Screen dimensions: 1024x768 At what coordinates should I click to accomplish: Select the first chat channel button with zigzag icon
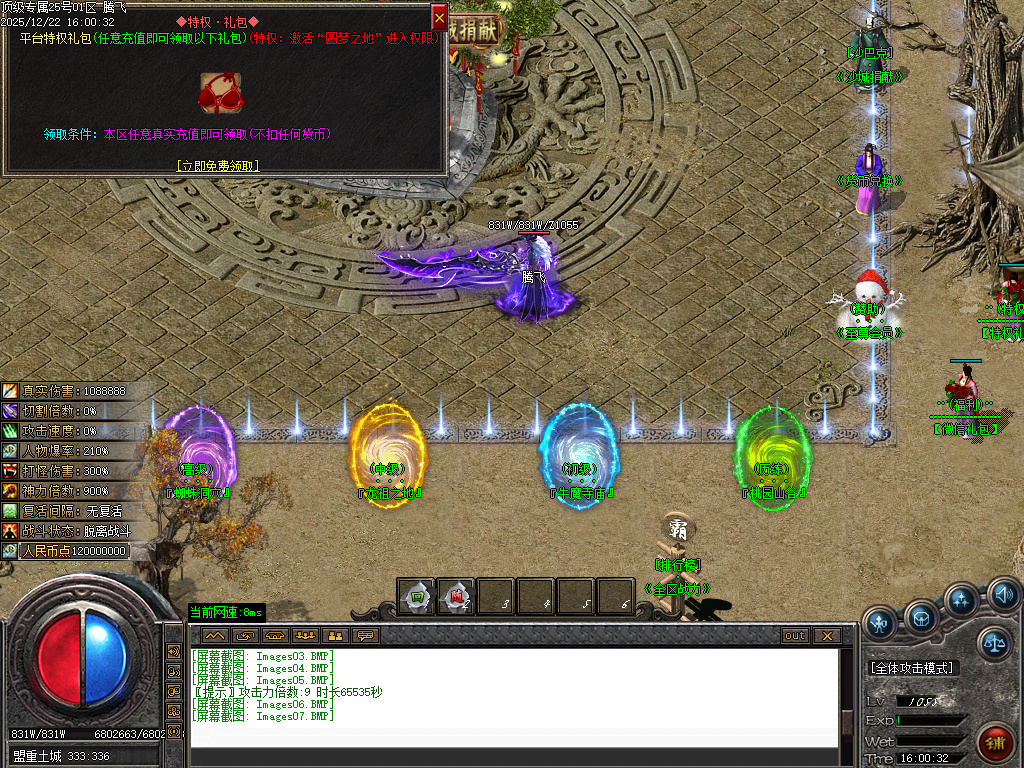[x=215, y=636]
